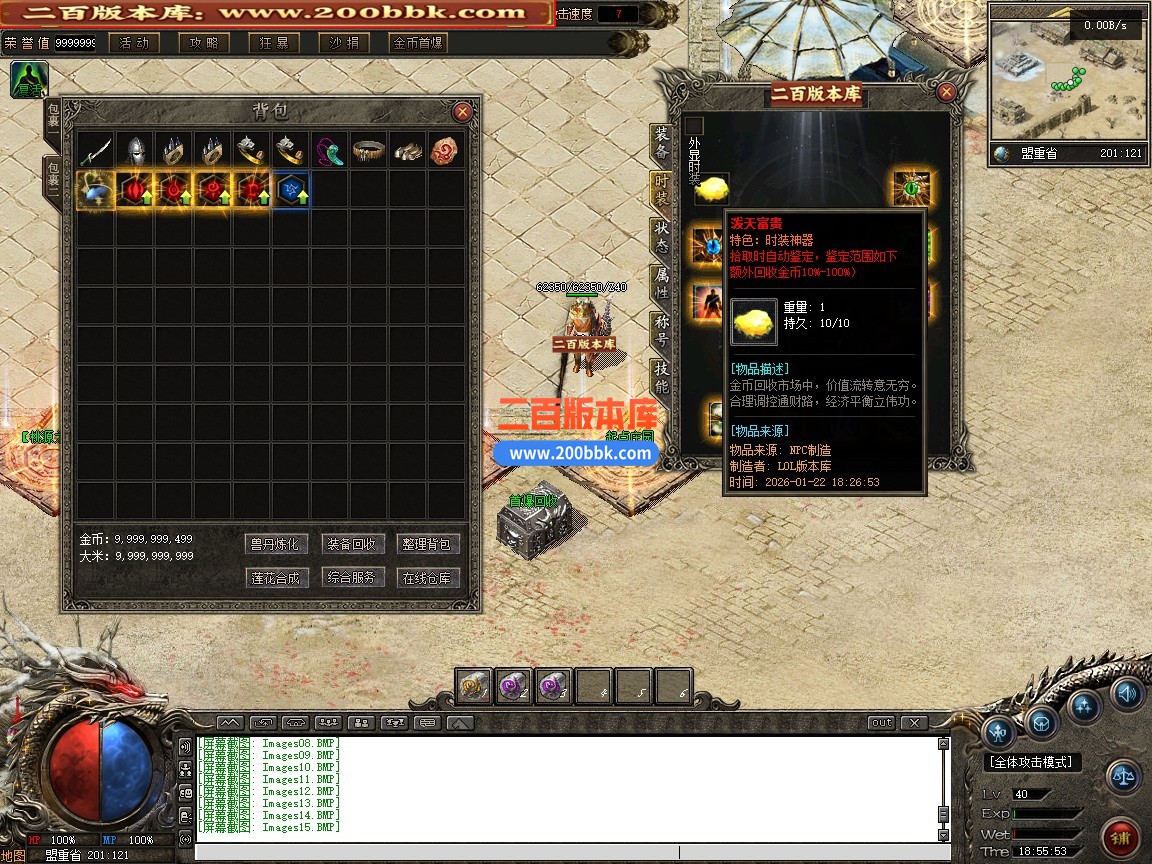This screenshot has height=864, width=1152.
Task: Toggle the 外显时装 checkbox
Action: tap(695, 125)
